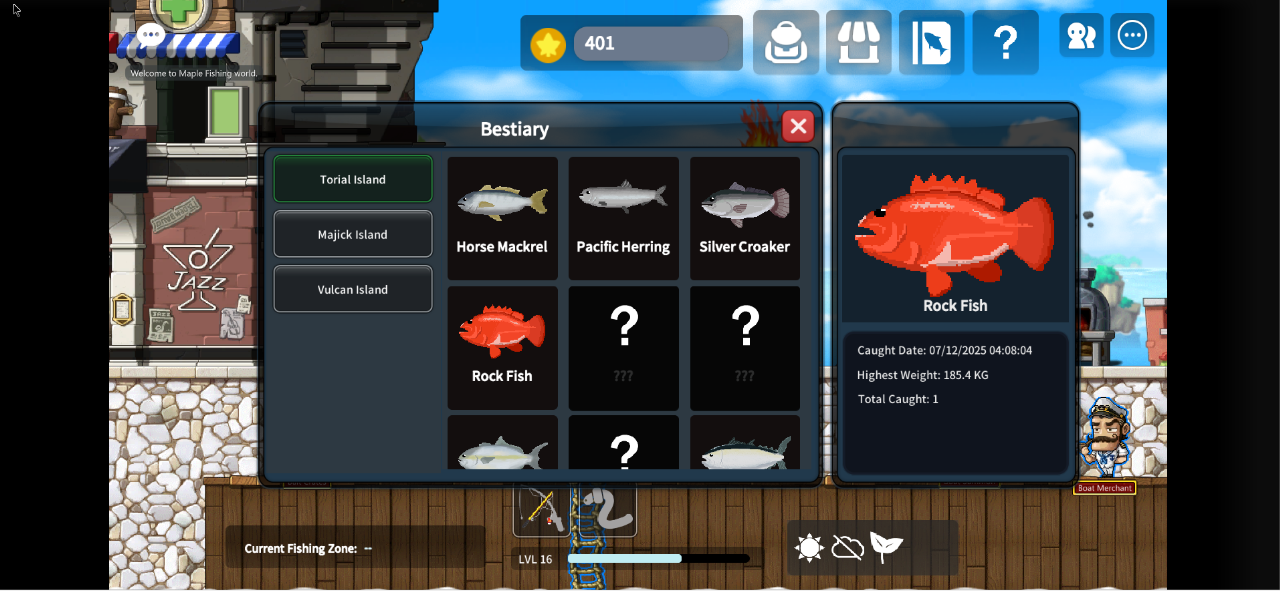Screen dimensions: 1280x591
Task: Open the shop stall icon
Action: pos(859,43)
